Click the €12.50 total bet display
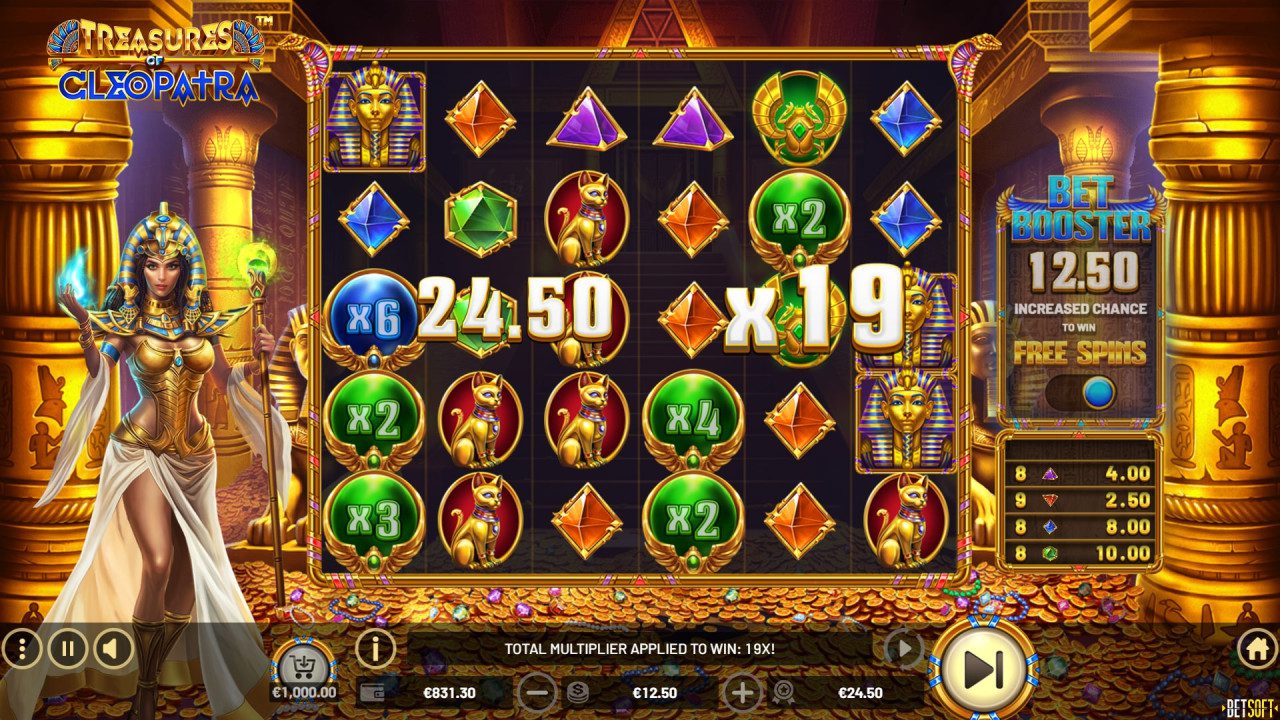 click(x=656, y=693)
